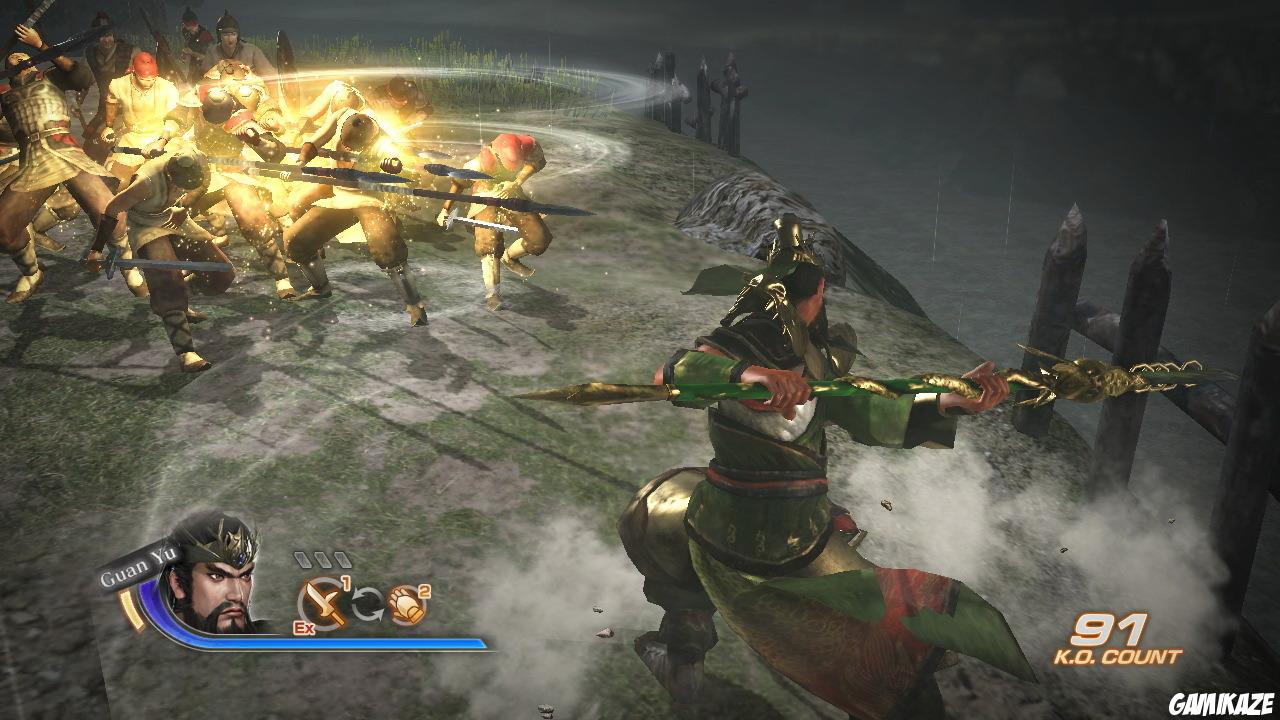The height and width of the screenshot is (720, 1280).
Task: Click the second Musou gauge segment
Action: (325, 561)
